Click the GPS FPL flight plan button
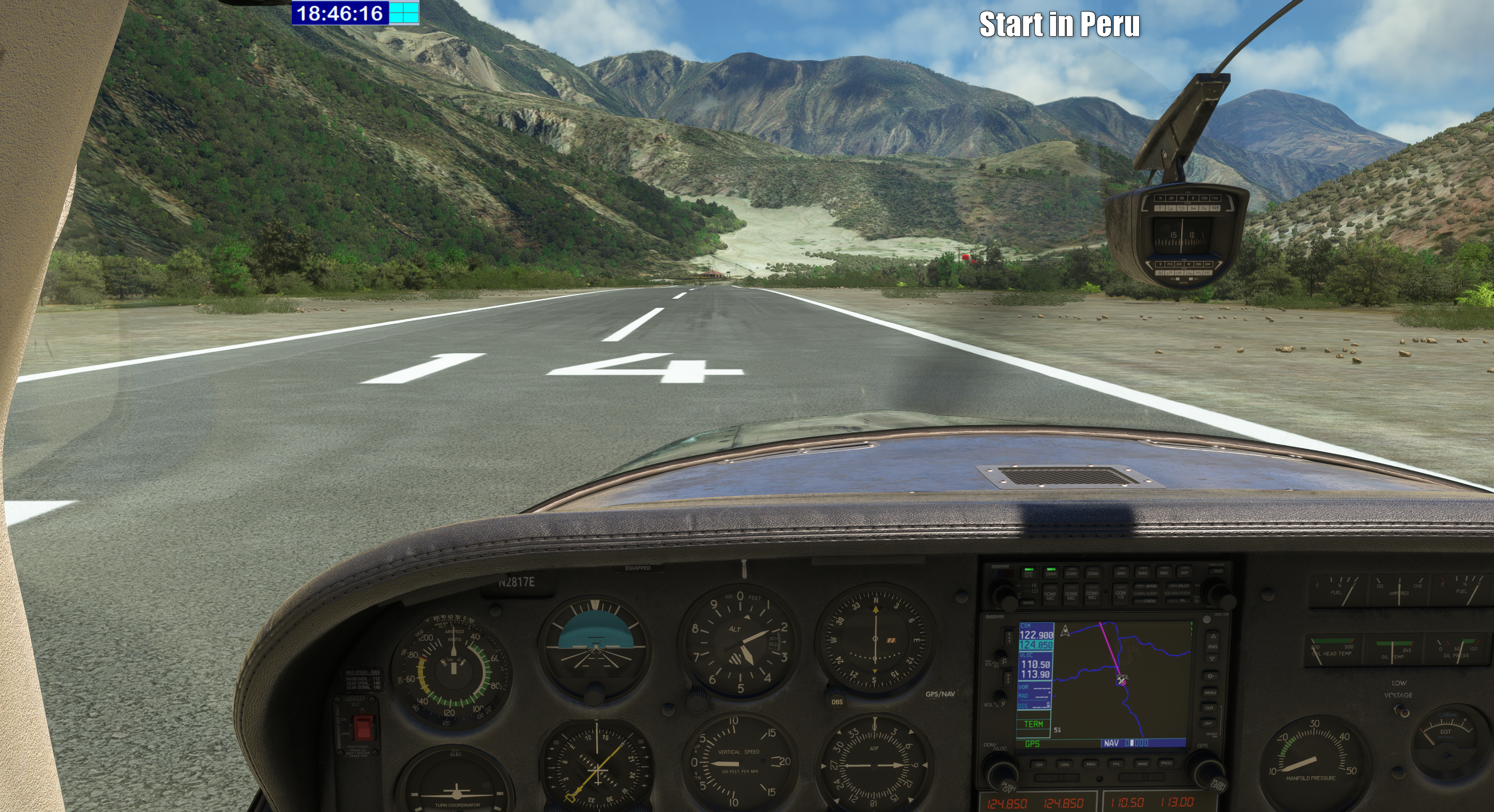Image resolution: width=1494 pixels, height=812 pixels. (1116, 764)
